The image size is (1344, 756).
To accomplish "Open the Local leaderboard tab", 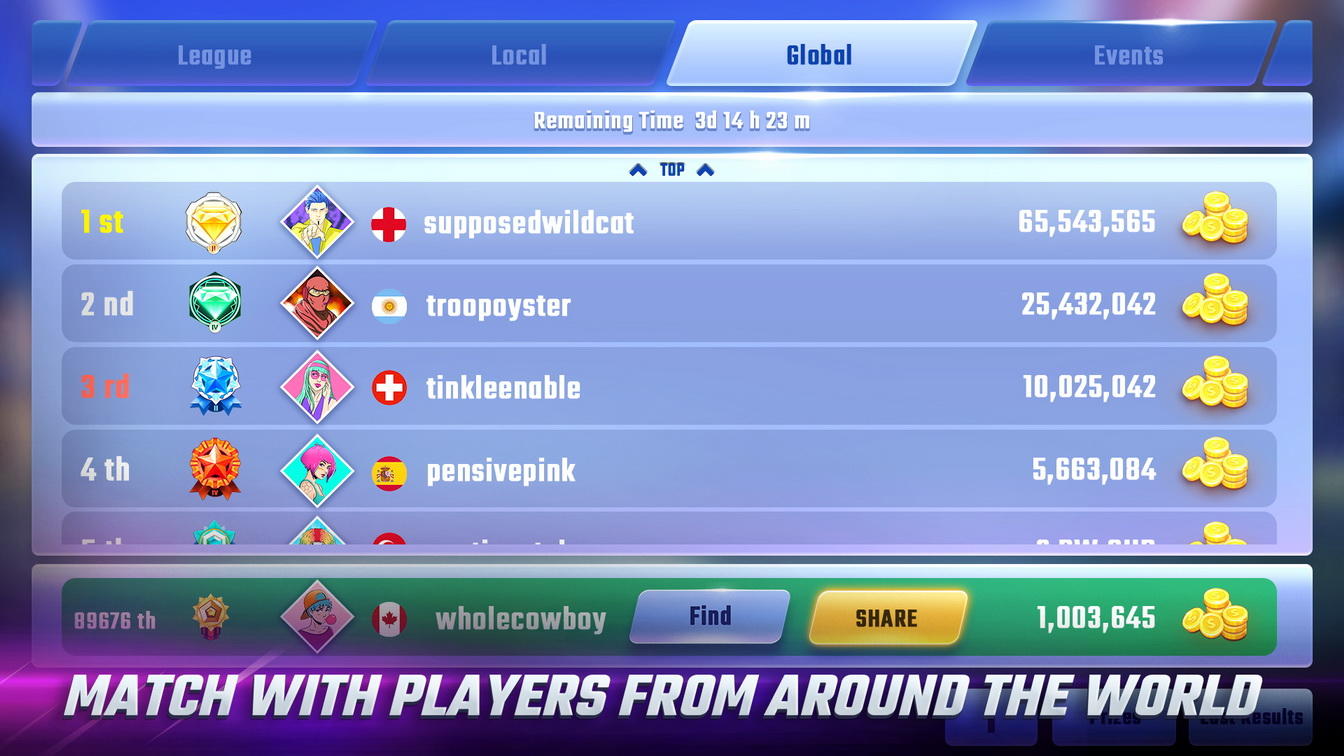I will (x=518, y=55).
